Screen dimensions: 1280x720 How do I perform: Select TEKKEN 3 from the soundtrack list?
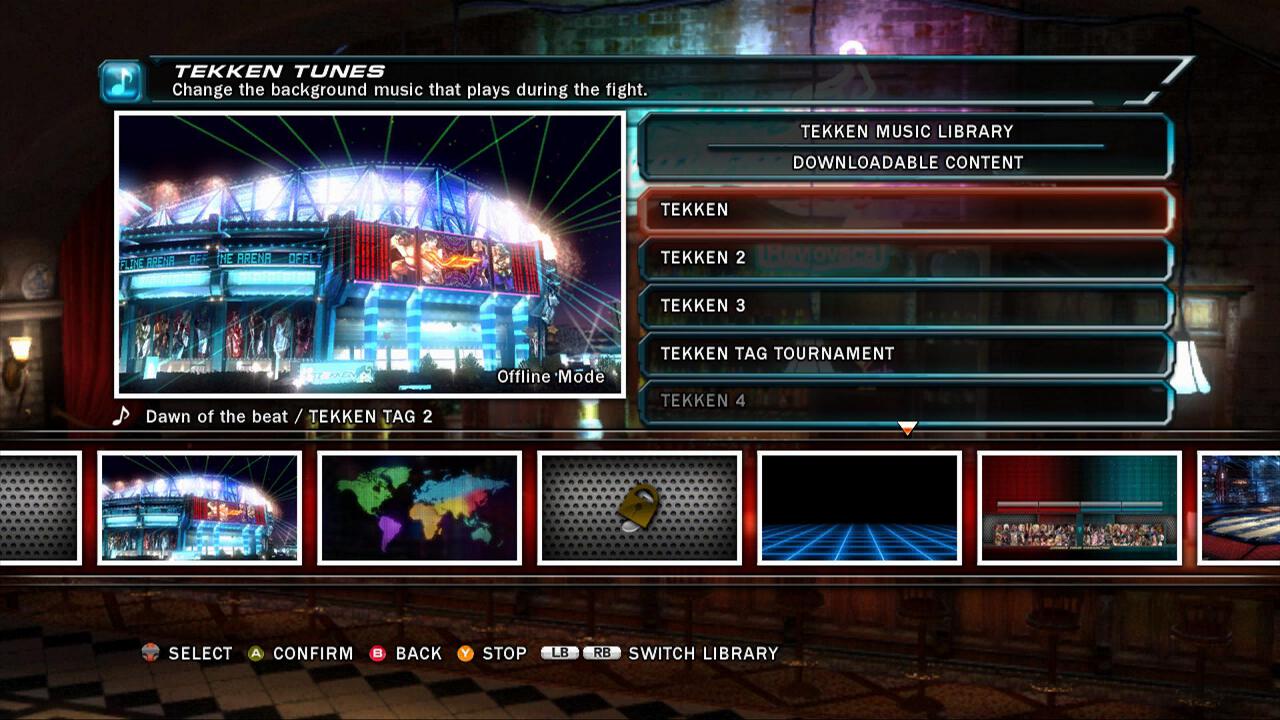[906, 305]
